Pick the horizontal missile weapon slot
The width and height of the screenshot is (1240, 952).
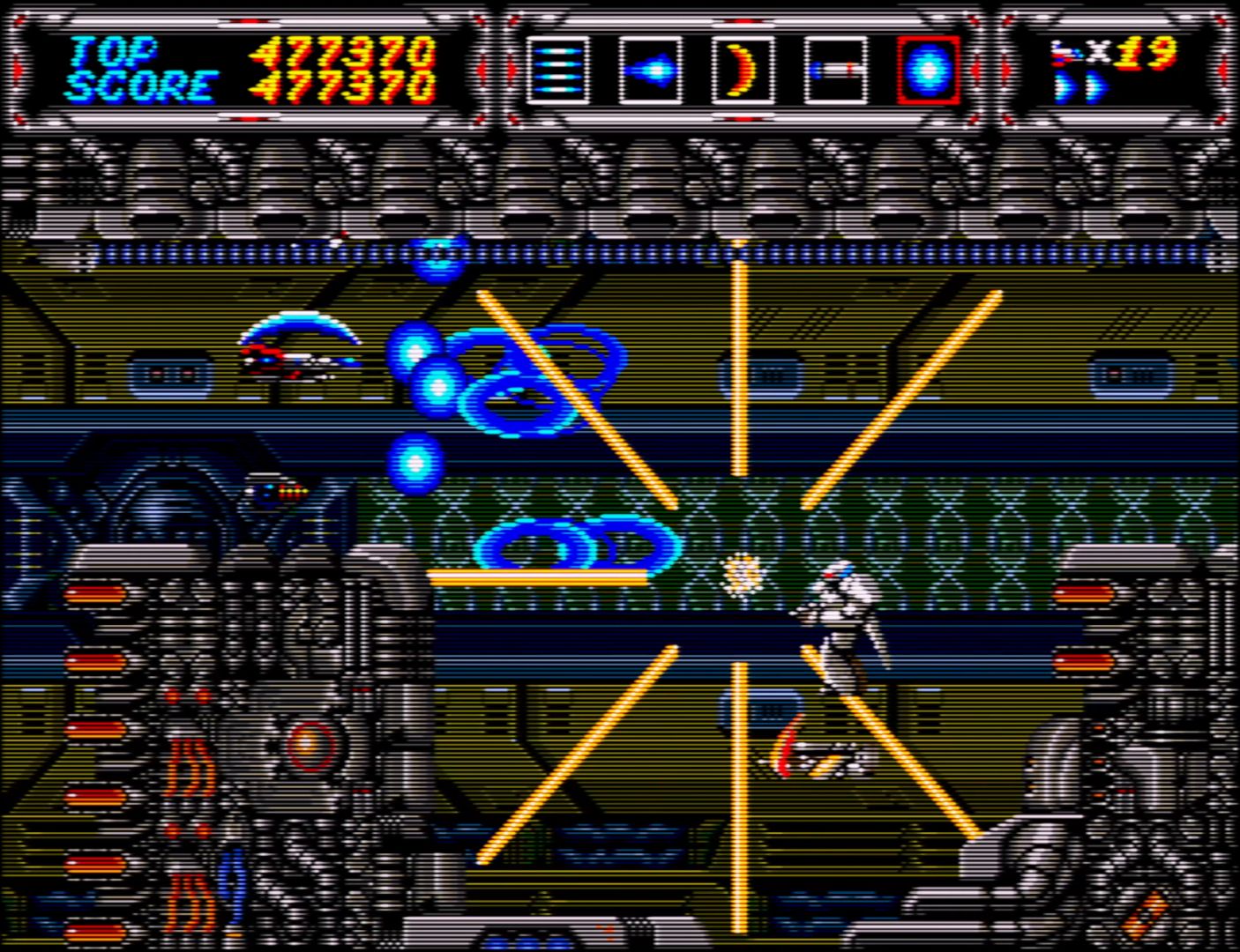(x=835, y=70)
